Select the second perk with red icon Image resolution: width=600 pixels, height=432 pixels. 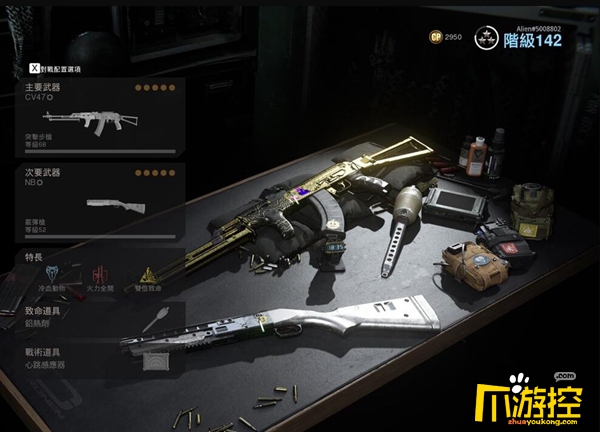(x=97, y=274)
